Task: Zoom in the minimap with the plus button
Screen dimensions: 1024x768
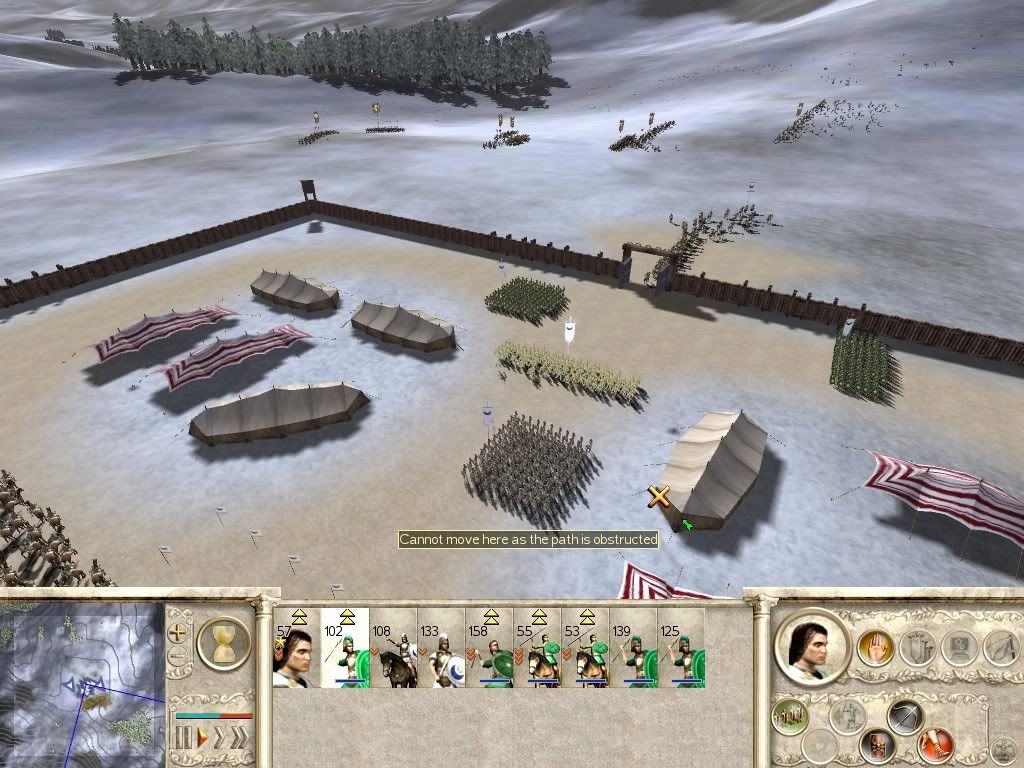Action: (179, 632)
